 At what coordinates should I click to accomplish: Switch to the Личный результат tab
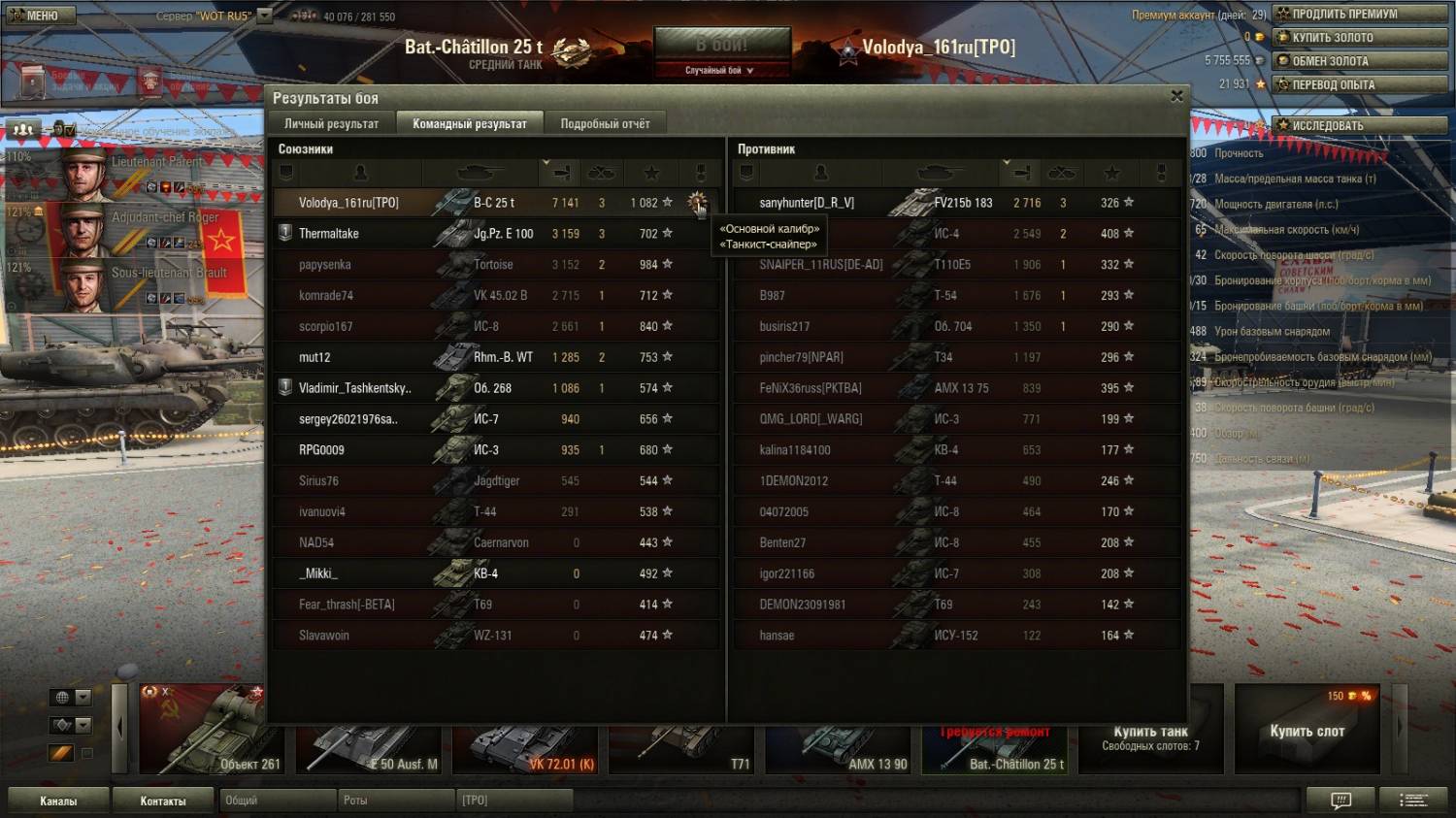[x=331, y=123]
